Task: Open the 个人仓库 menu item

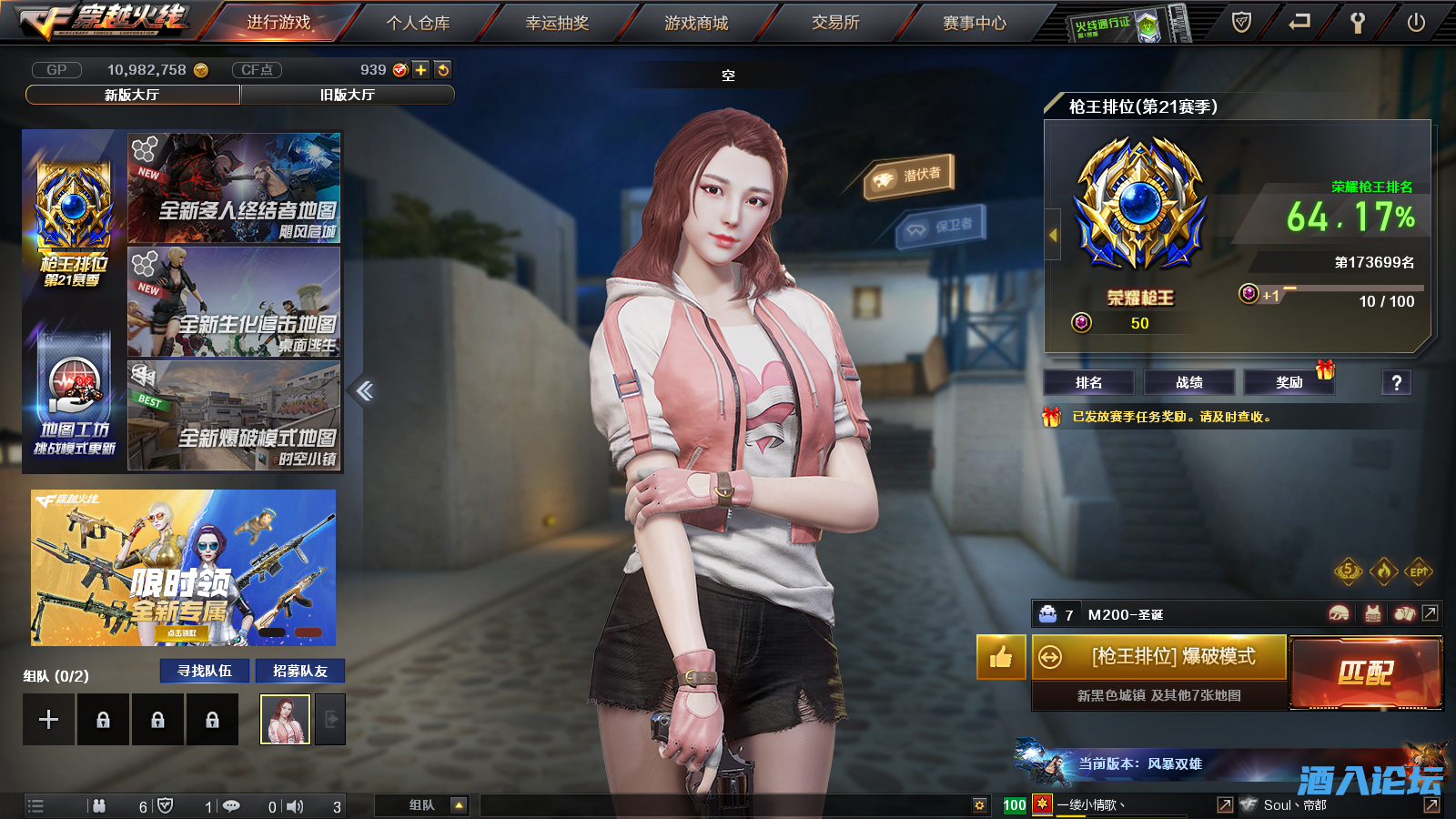Action: (419, 24)
